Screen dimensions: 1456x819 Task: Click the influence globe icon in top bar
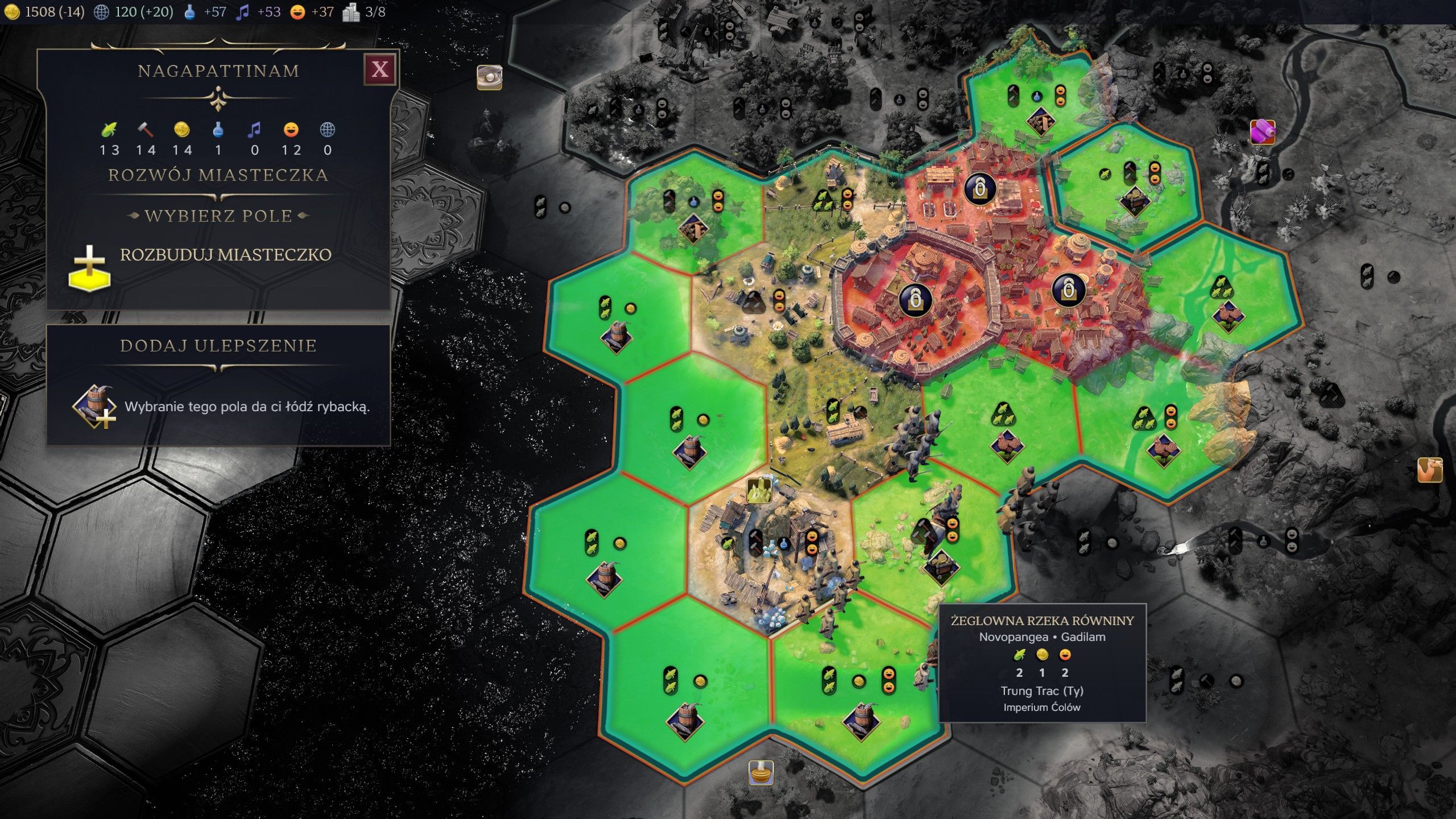coord(101,12)
